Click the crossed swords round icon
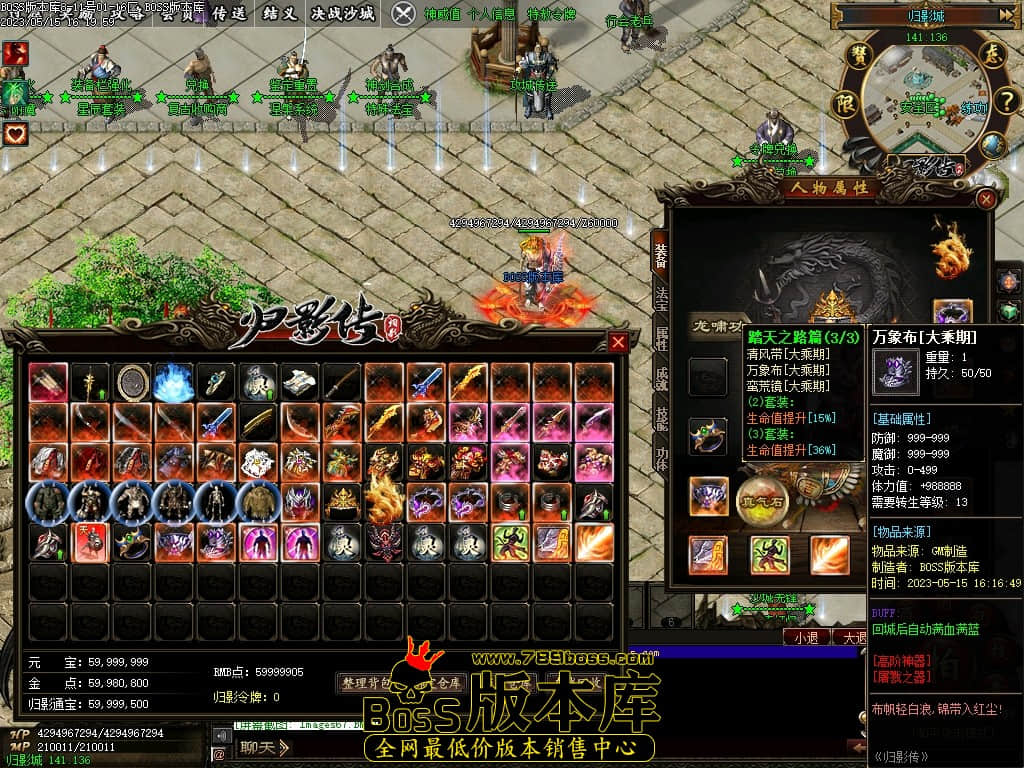The width and height of the screenshot is (1024, 768). (403, 13)
